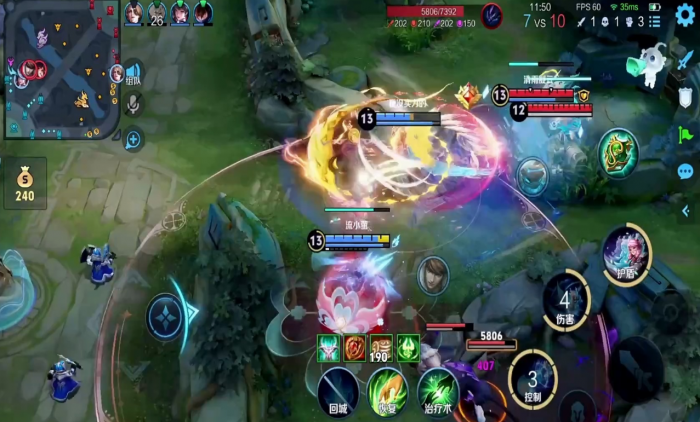Tap the minimap

point(60,70)
